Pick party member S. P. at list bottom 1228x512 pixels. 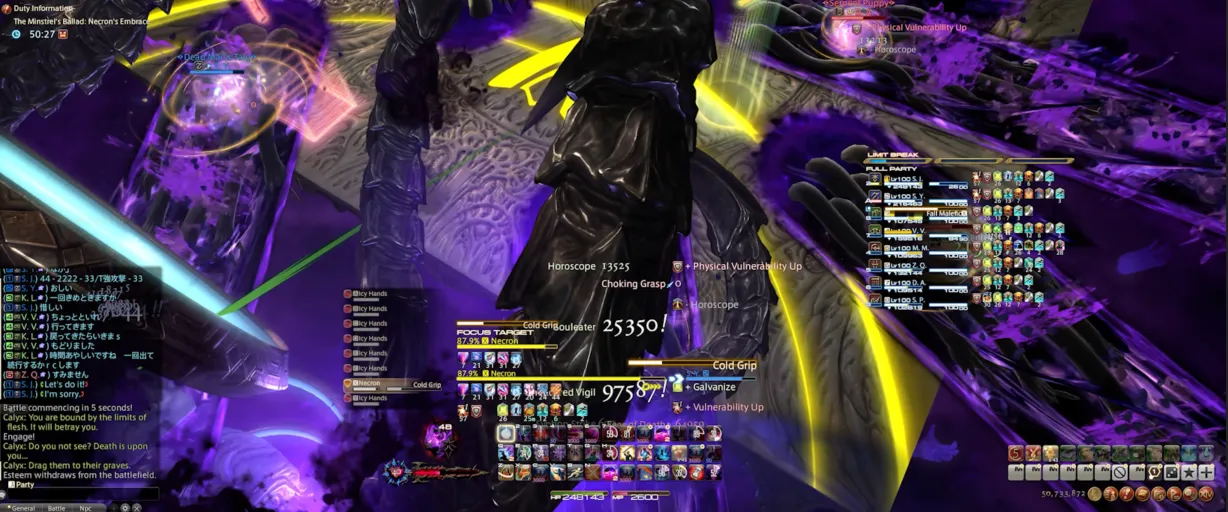point(908,298)
